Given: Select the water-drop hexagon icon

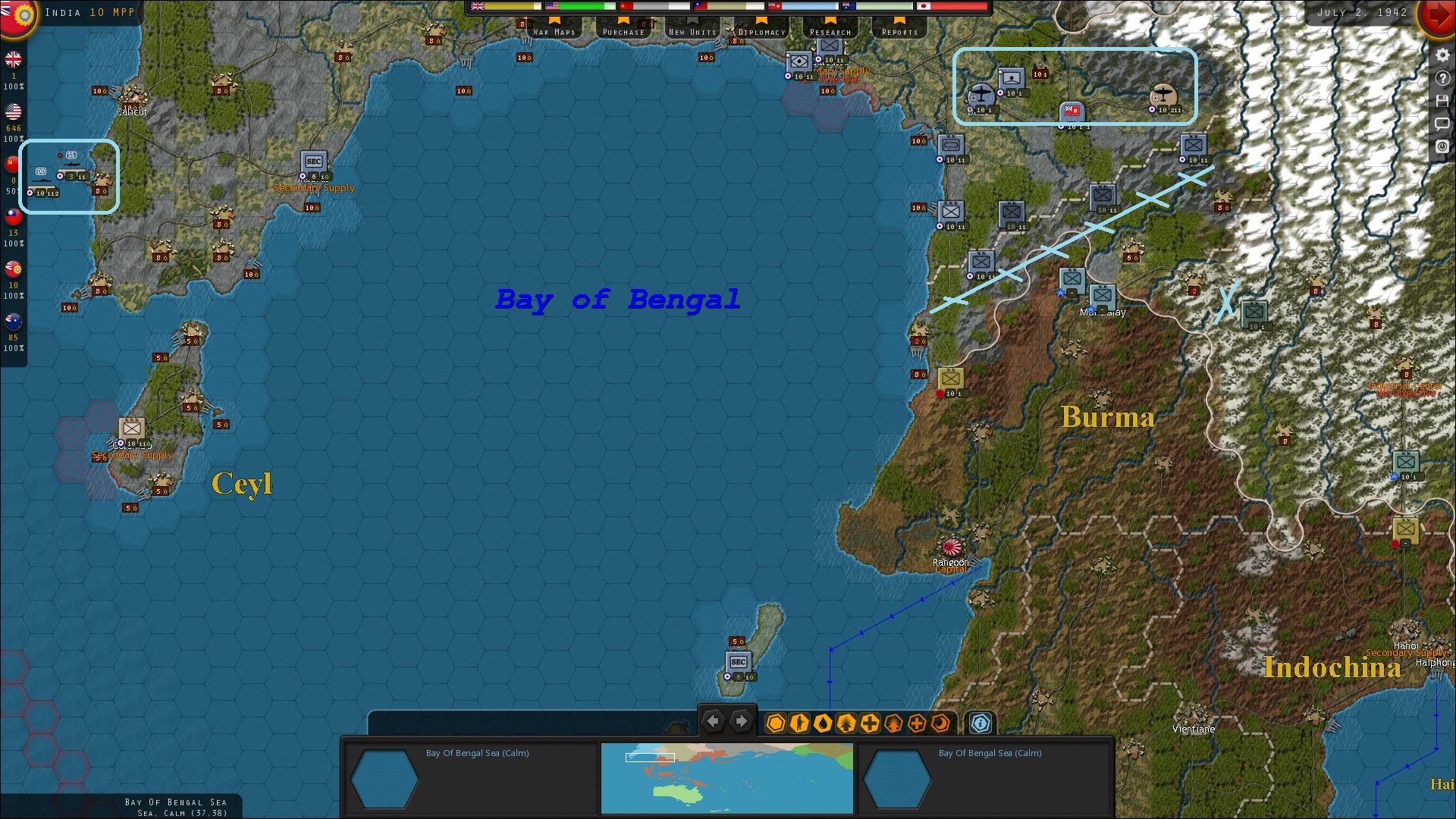Looking at the screenshot, I should [824, 724].
